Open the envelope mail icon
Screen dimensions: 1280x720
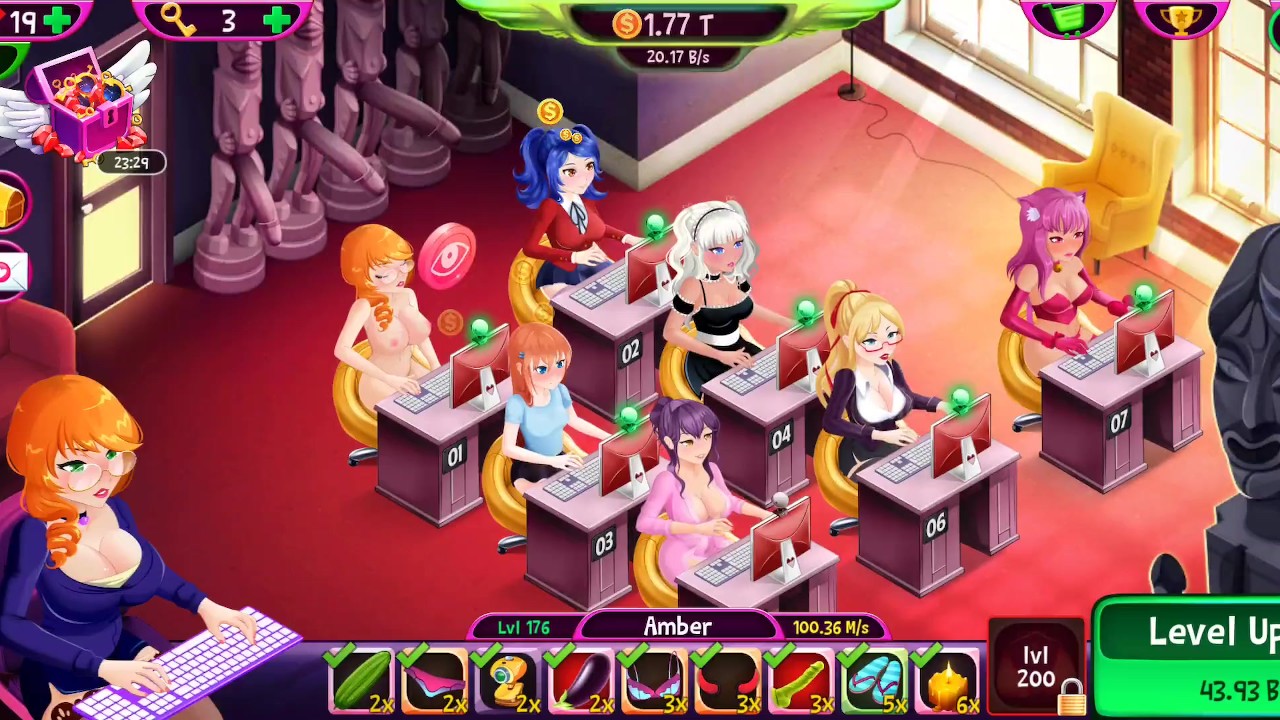coord(10,272)
